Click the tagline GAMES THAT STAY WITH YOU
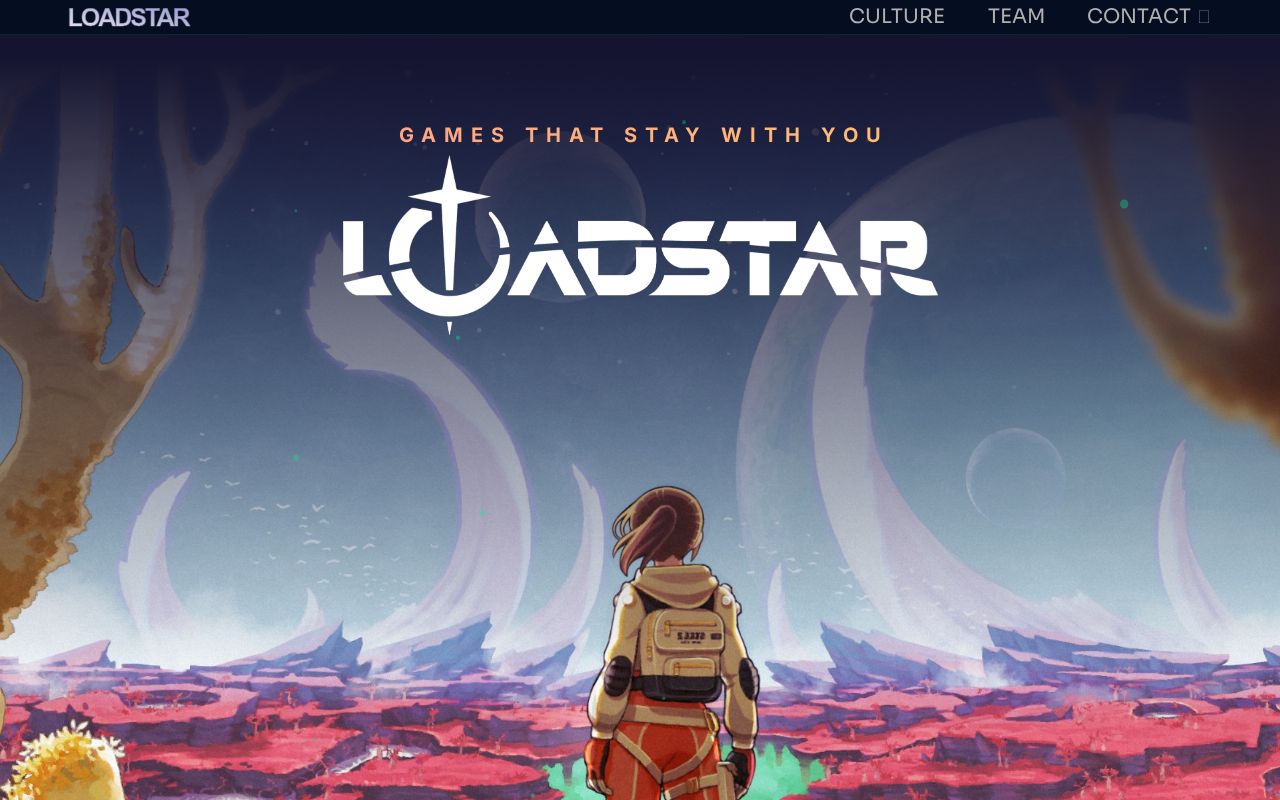The width and height of the screenshot is (1280, 800). [x=640, y=134]
